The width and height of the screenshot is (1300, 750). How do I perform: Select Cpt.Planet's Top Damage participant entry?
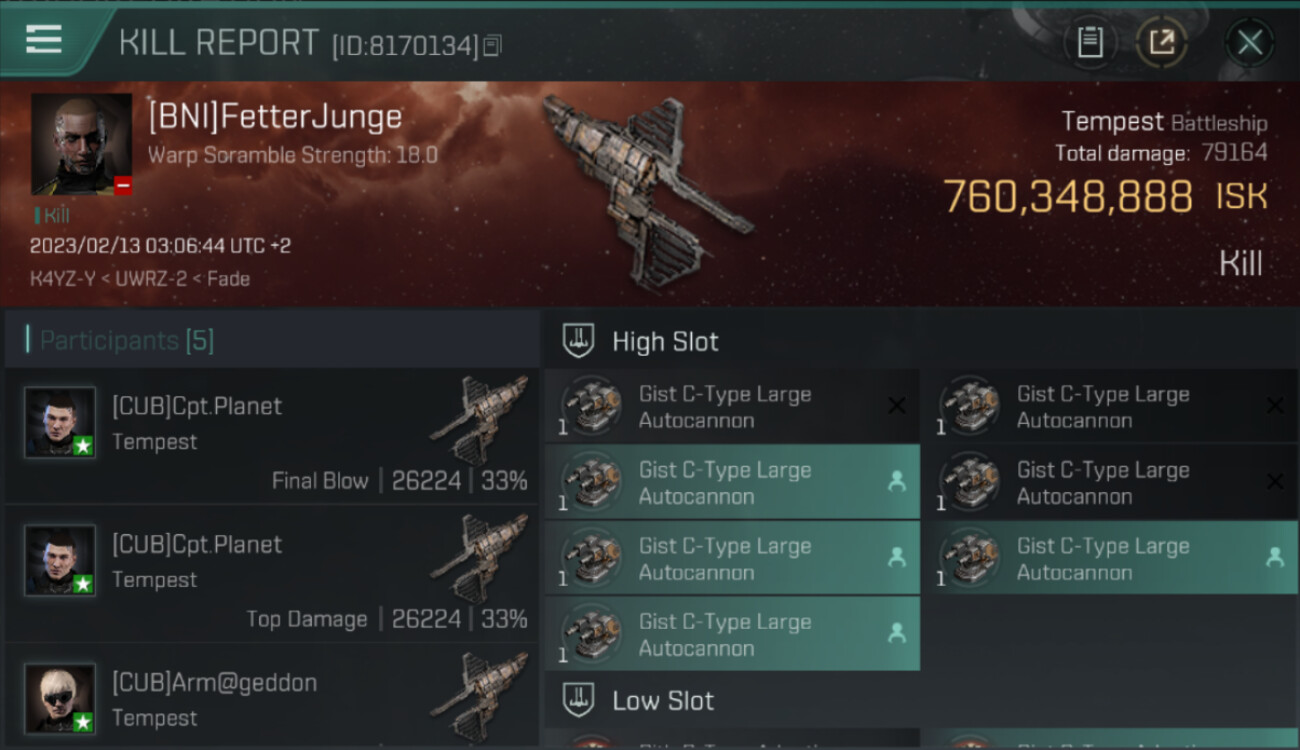pos(272,575)
